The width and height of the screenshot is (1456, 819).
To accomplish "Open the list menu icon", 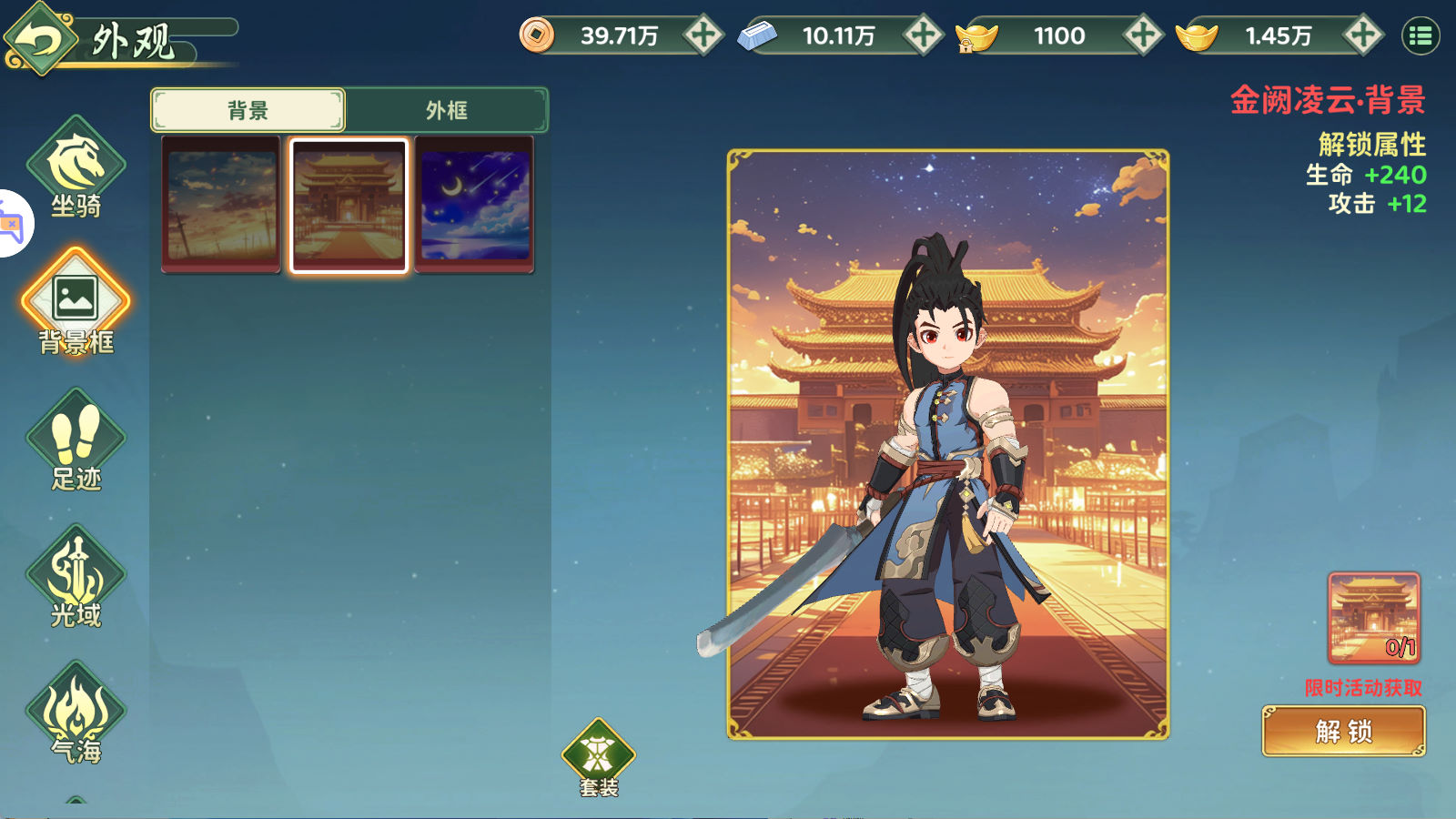I will [1421, 36].
